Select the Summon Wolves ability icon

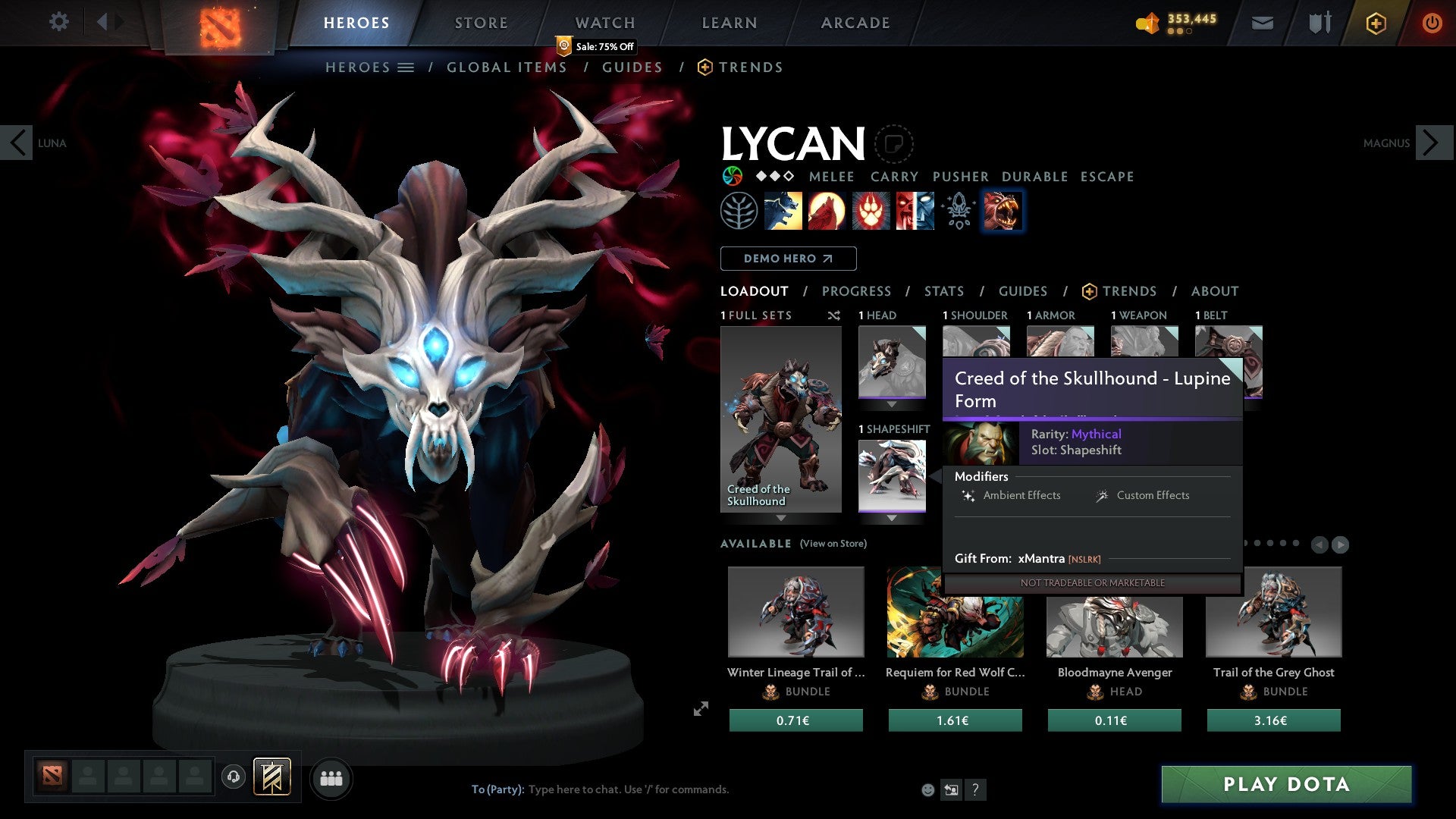783,211
